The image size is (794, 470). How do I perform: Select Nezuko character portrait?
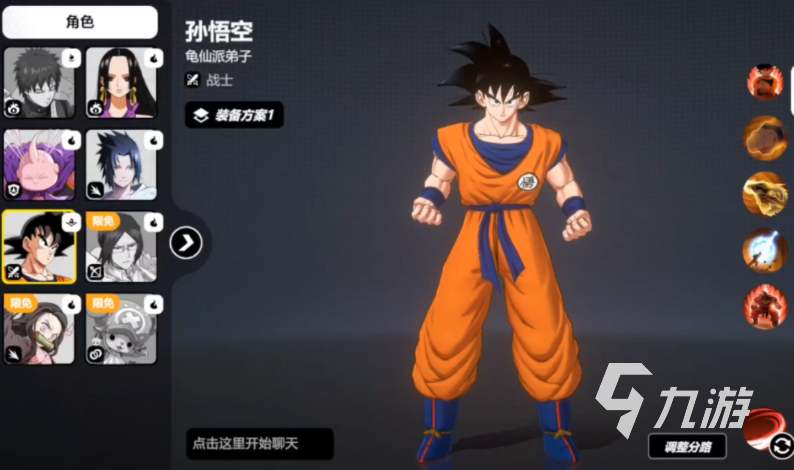coord(40,329)
